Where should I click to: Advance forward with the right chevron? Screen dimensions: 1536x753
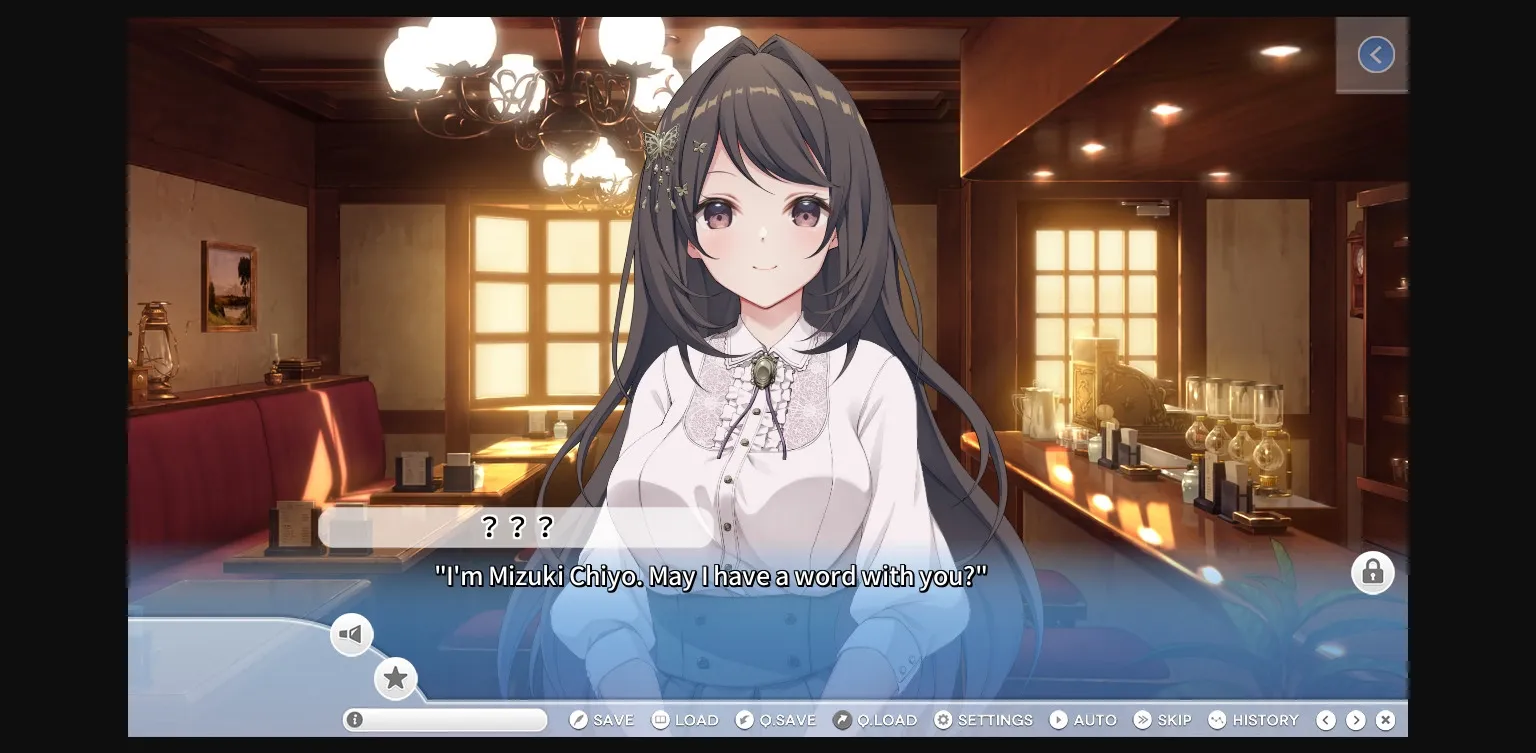point(1356,719)
